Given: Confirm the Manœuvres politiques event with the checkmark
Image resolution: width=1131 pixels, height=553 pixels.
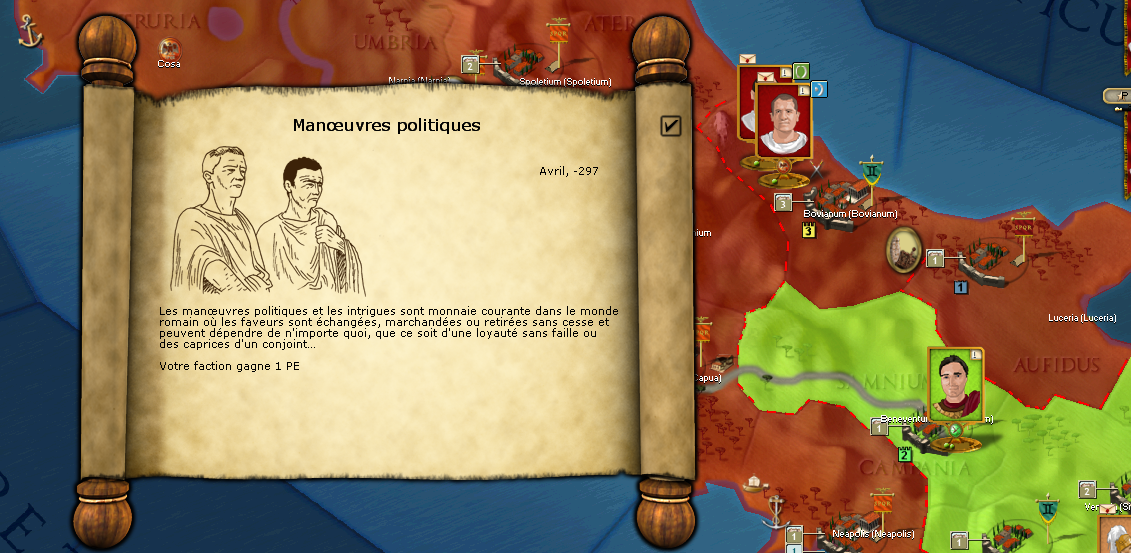Looking at the screenshot, I should pos(671,125).
